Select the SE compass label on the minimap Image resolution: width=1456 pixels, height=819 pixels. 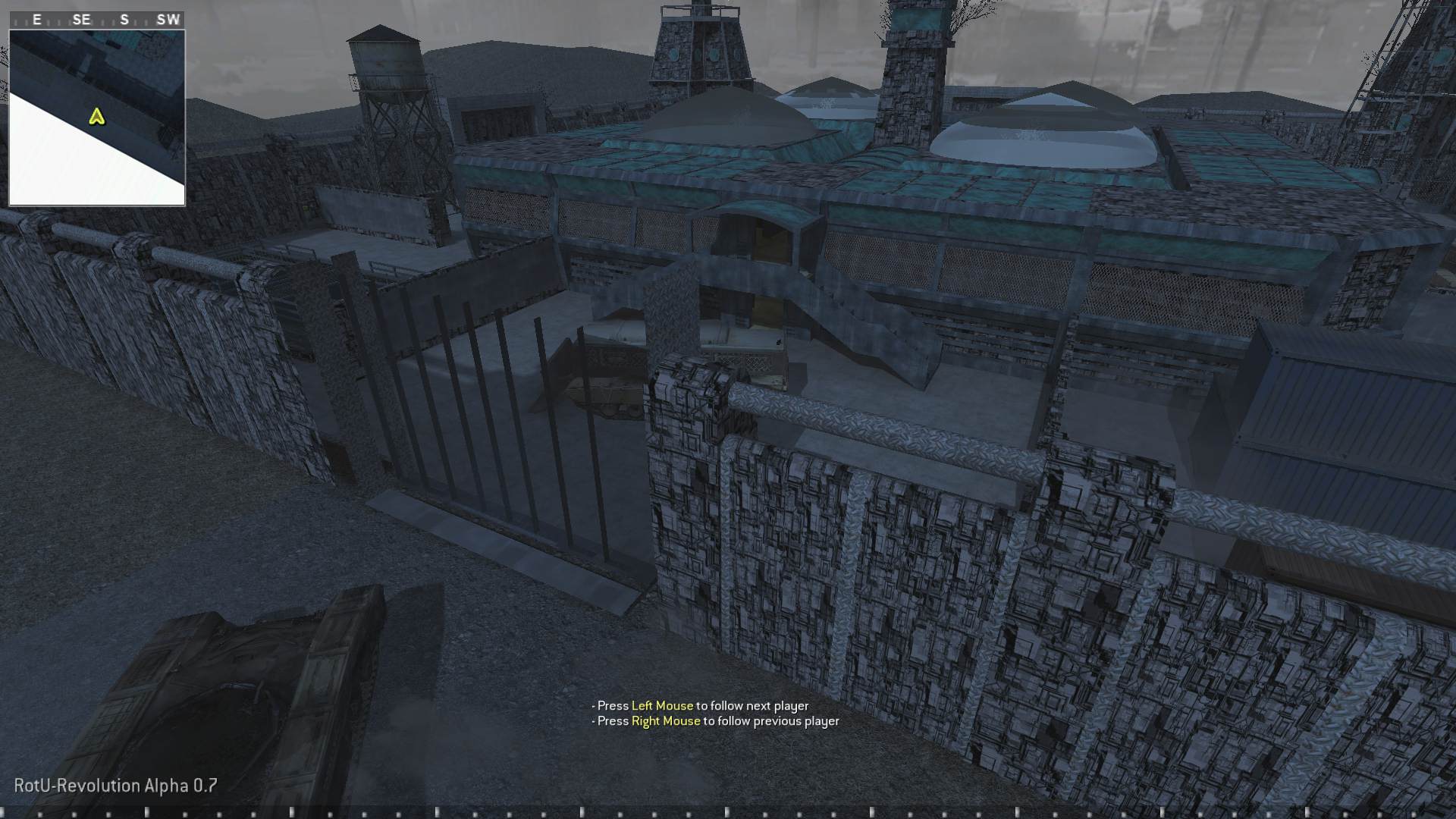click(x=80, y=20)
